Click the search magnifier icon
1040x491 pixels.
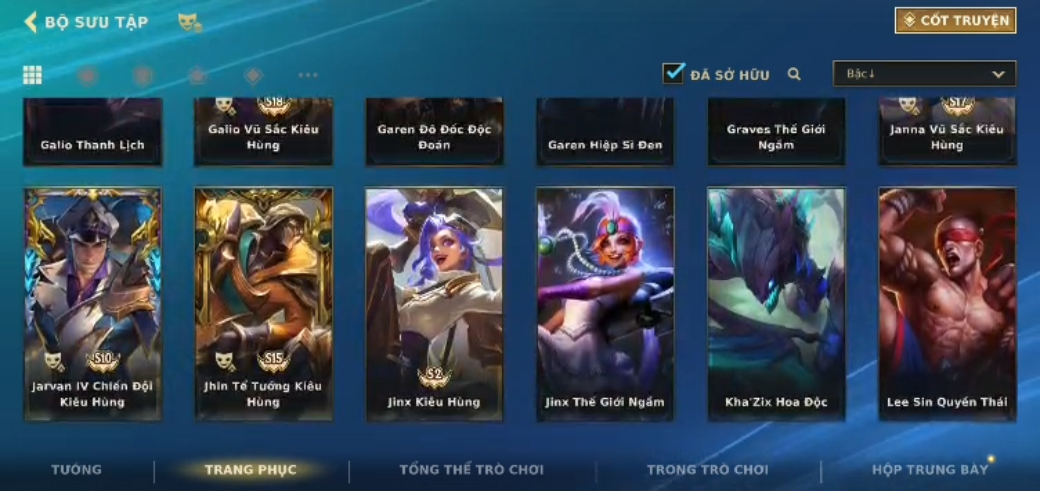point(794,74)
